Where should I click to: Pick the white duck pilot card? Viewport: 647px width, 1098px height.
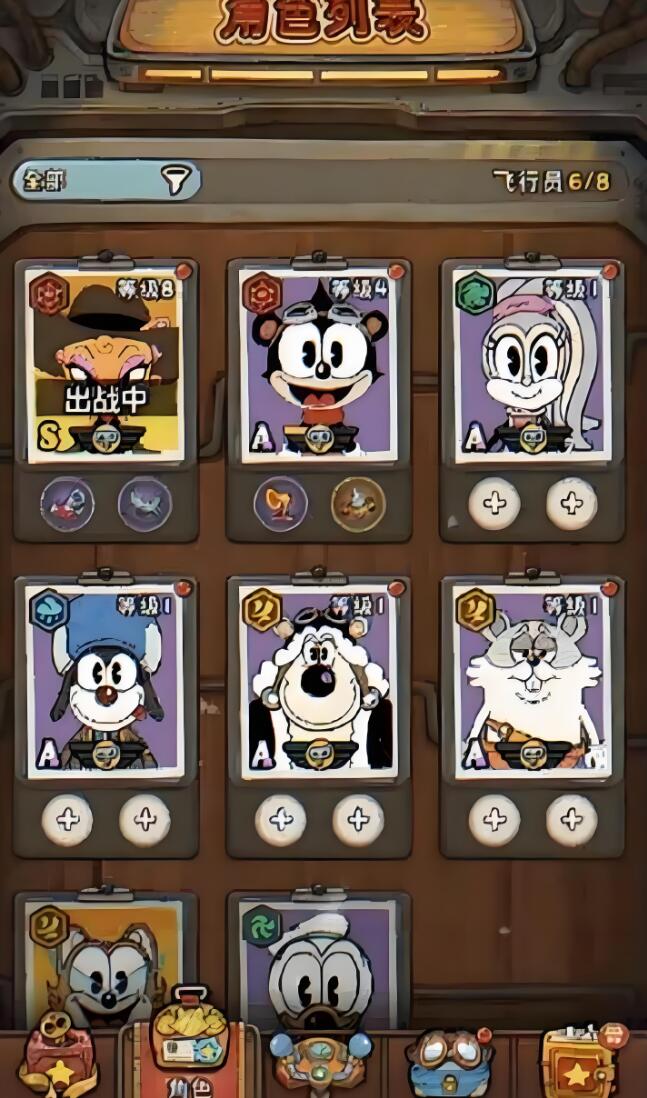click(x=319, y=962)
